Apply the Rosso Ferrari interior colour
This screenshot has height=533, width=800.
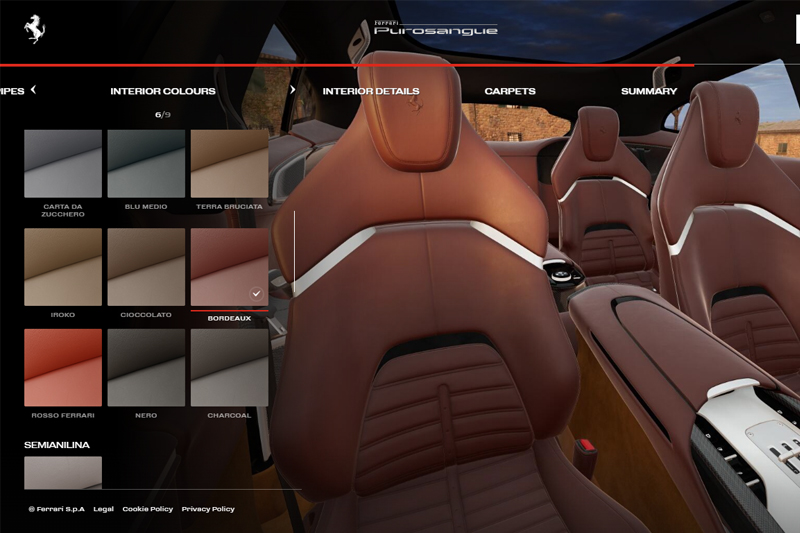[63, 367]
